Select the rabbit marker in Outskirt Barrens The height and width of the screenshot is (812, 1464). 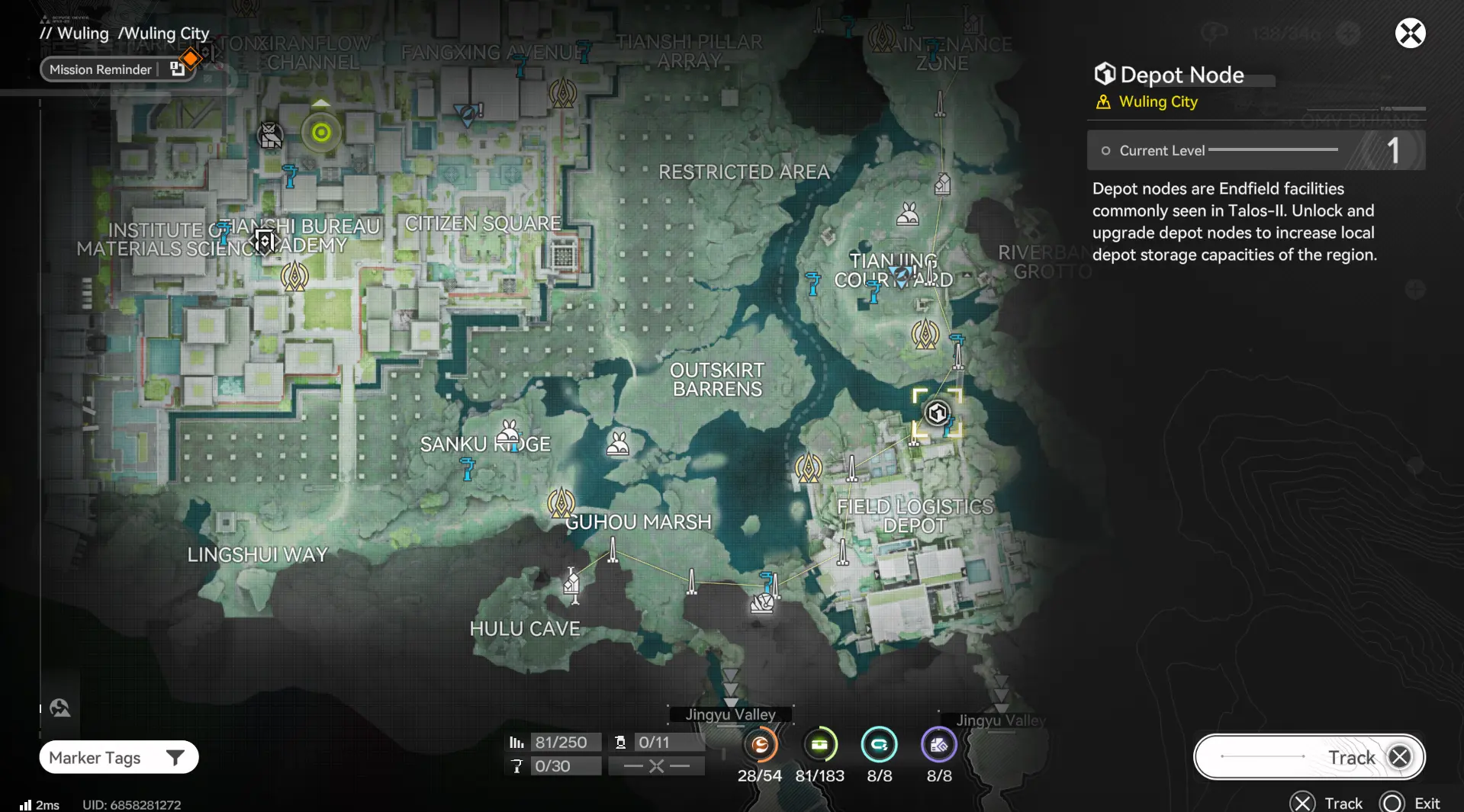tap(618, 444)
